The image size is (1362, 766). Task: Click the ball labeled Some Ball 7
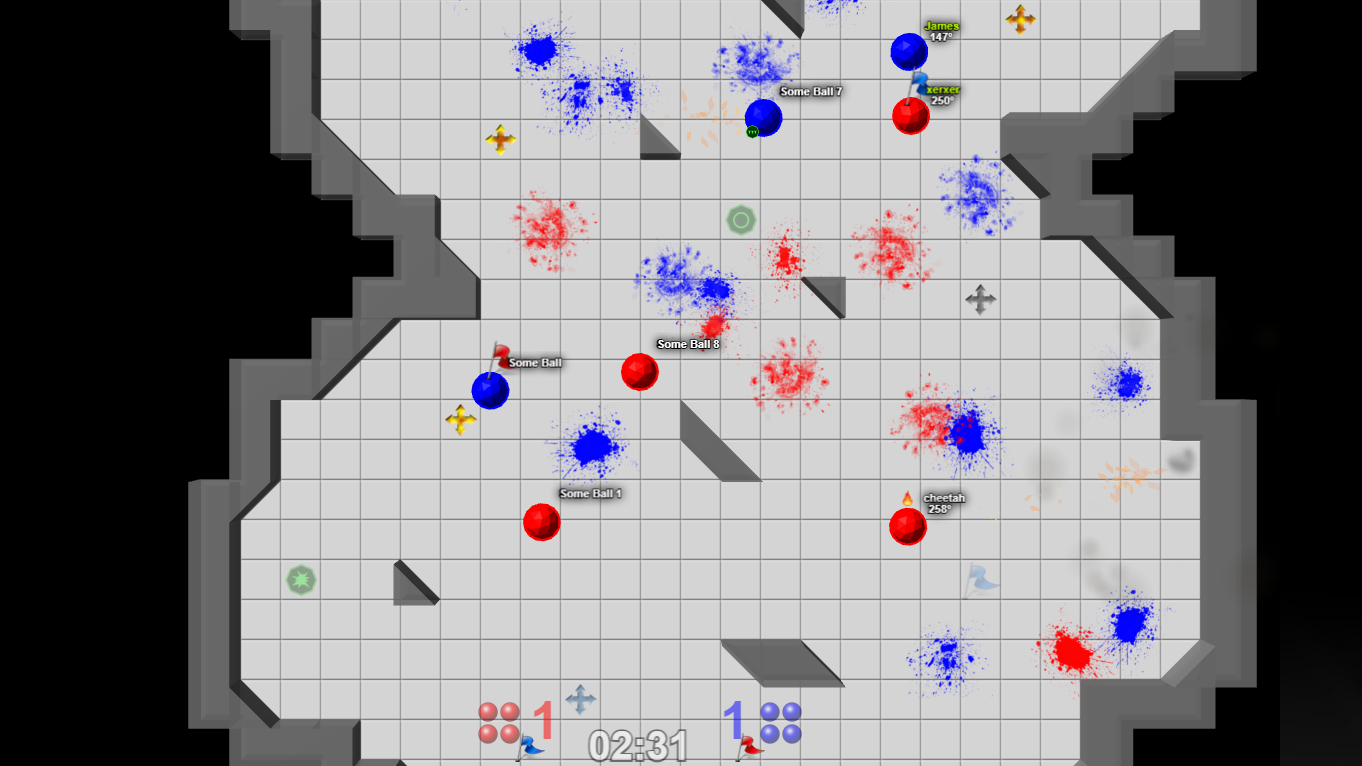763,117
